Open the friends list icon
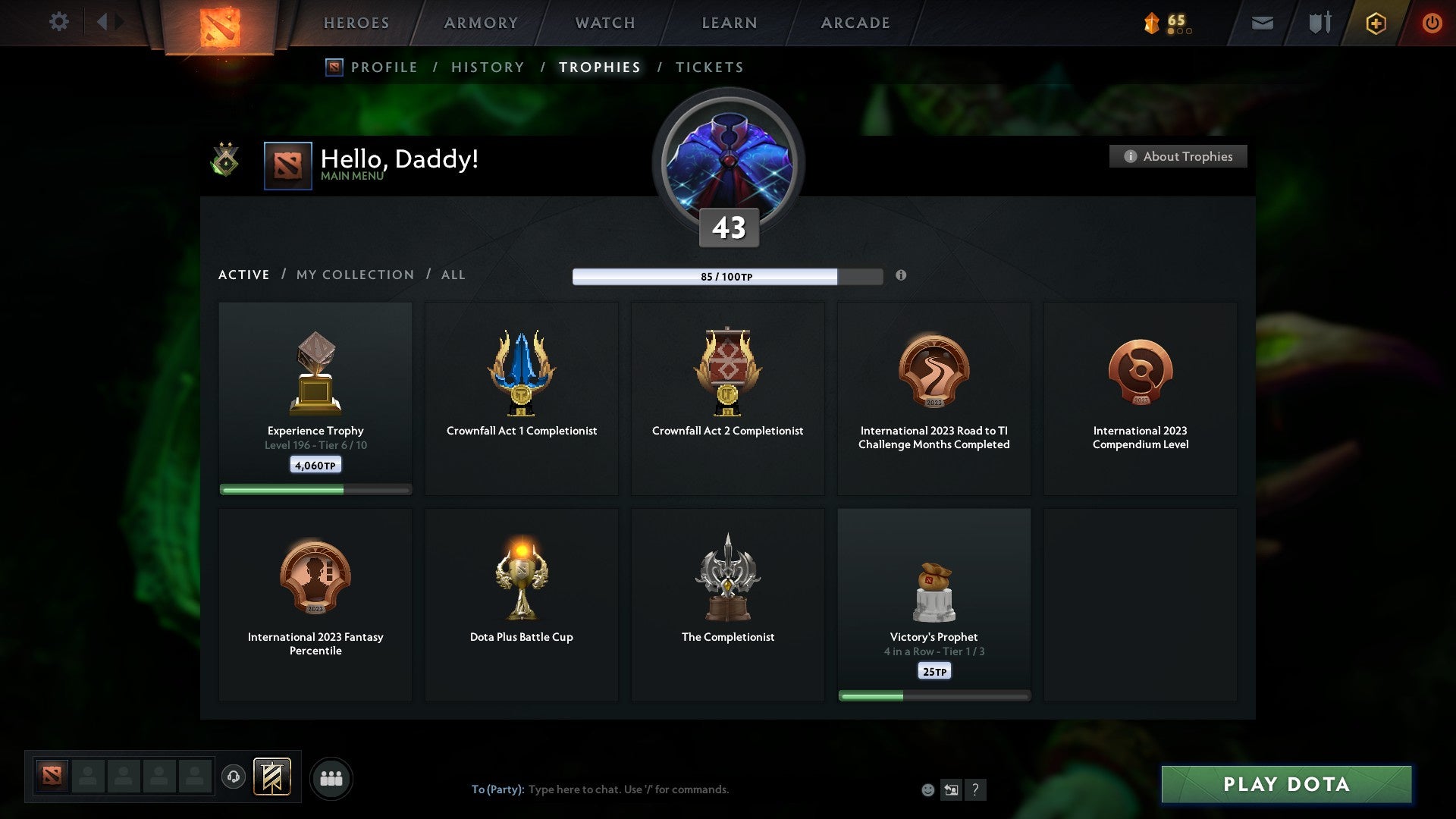Image resolution: width=1456 pixels, height=819 pixels. [x=331, y=777]
